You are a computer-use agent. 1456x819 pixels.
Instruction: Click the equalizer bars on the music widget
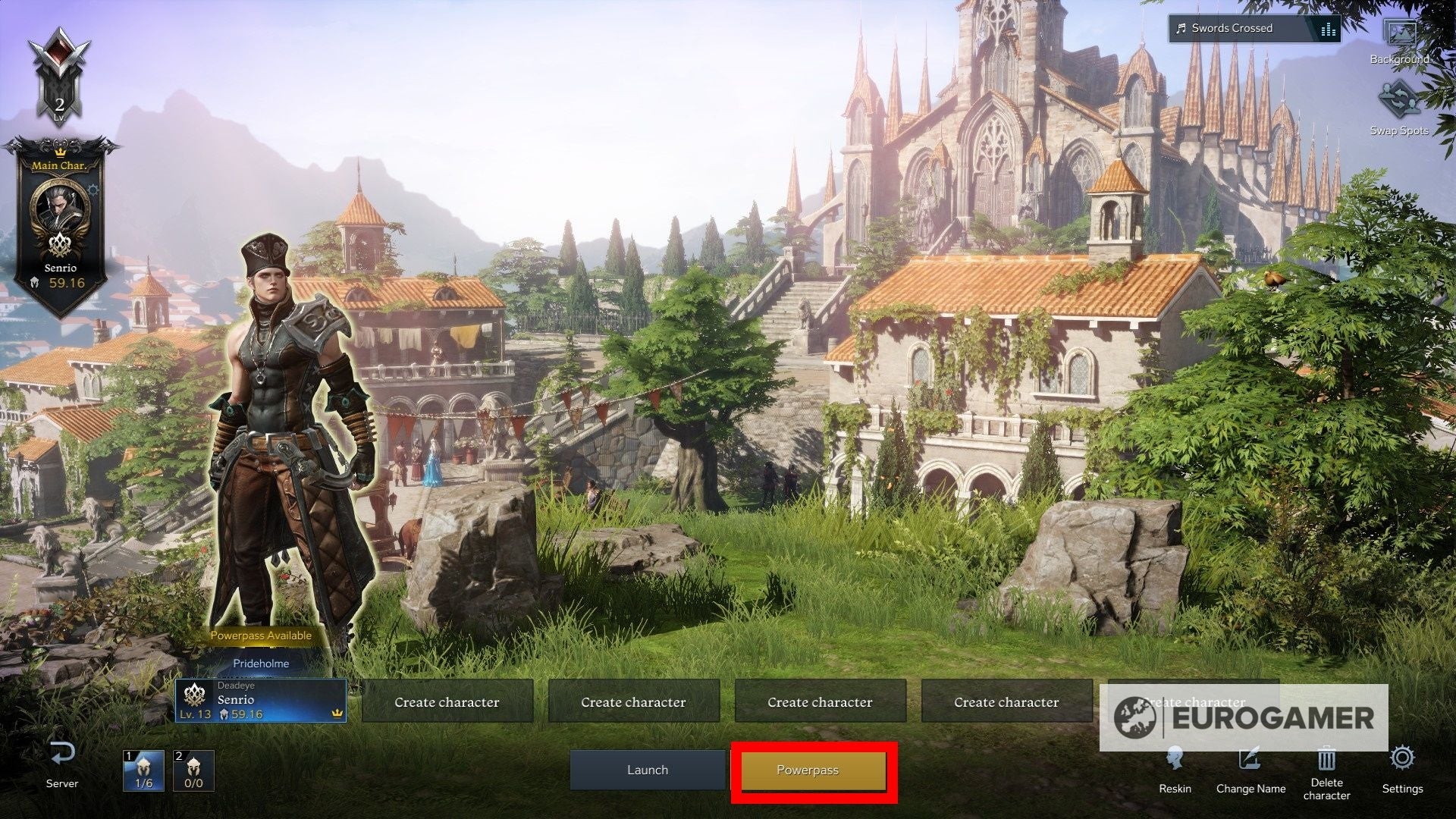1329,28
